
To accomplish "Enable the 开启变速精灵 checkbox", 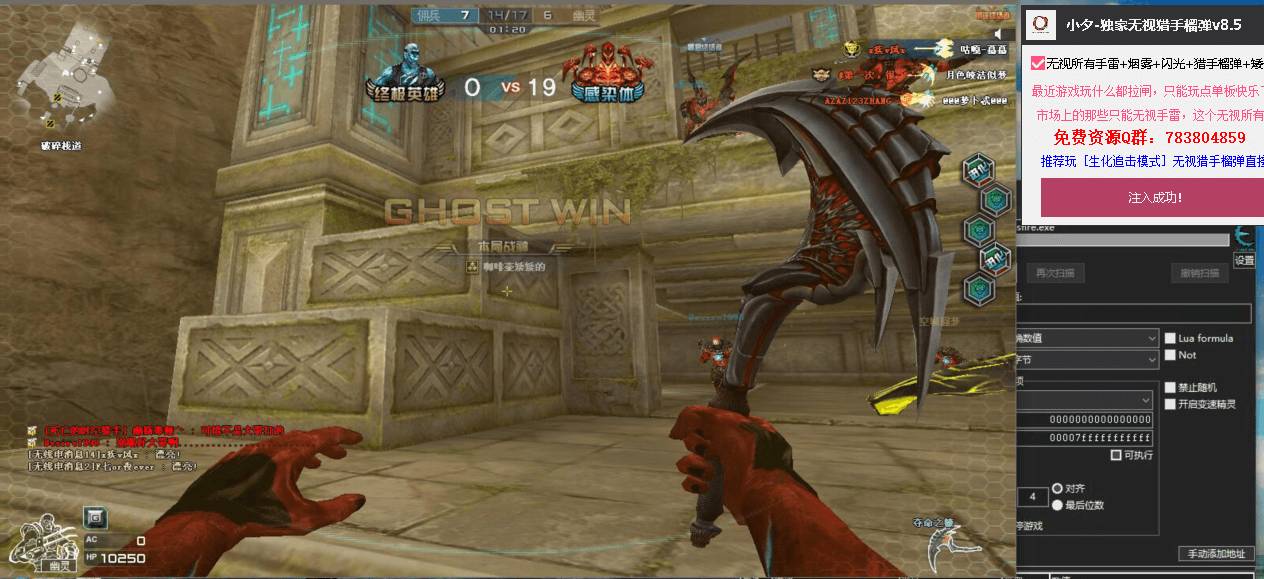I will [x=1170, y=404].
